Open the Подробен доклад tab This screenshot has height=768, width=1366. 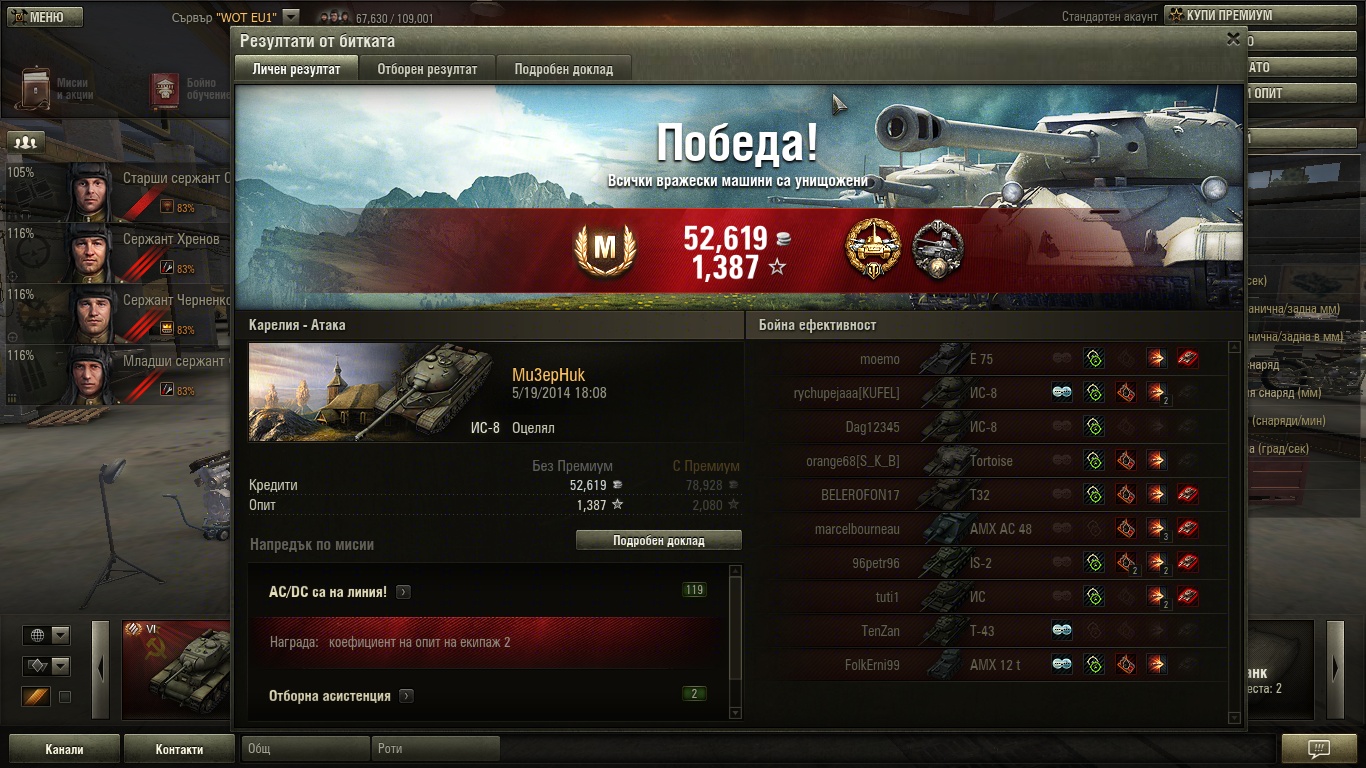coord(564,69)
